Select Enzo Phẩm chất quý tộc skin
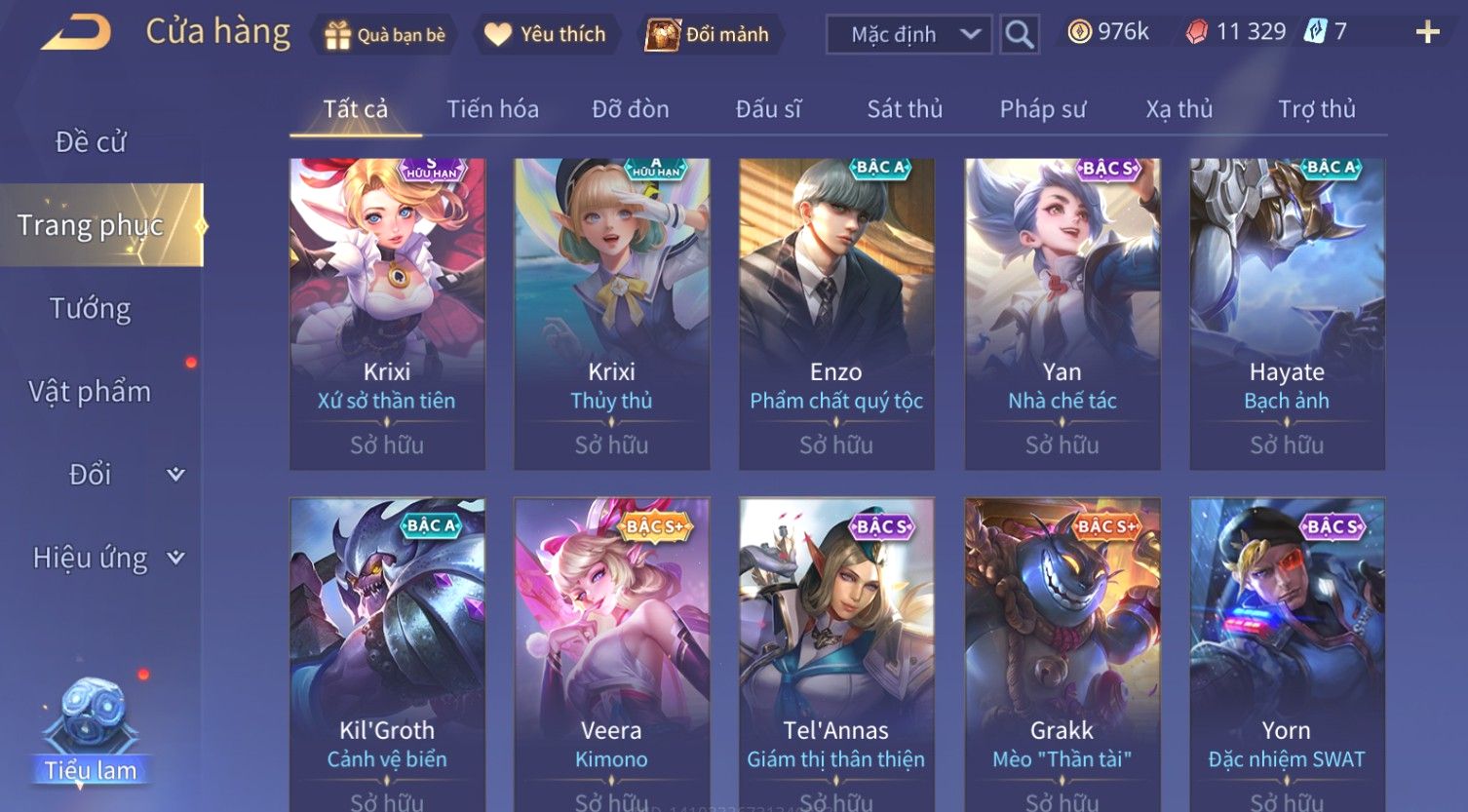Viewport: 1468px width, 812px height. click(x=836, y=314)
